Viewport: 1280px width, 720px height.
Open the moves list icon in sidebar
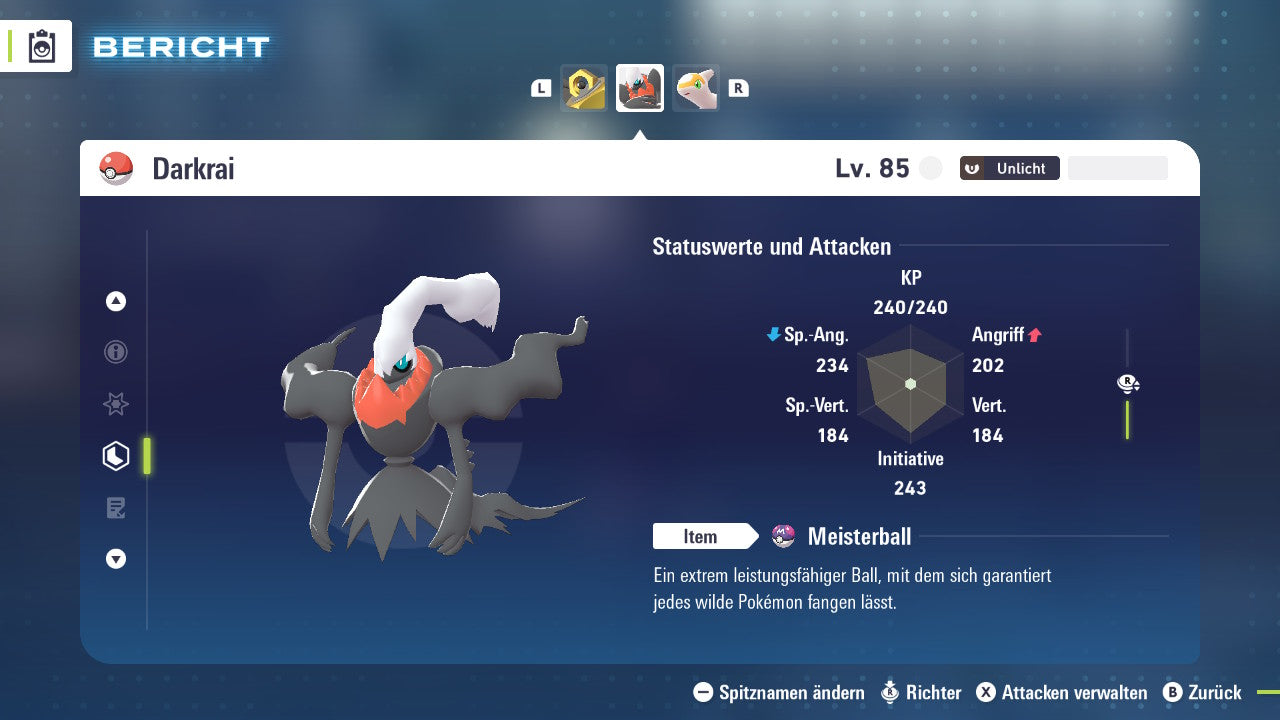pos(115,507)
